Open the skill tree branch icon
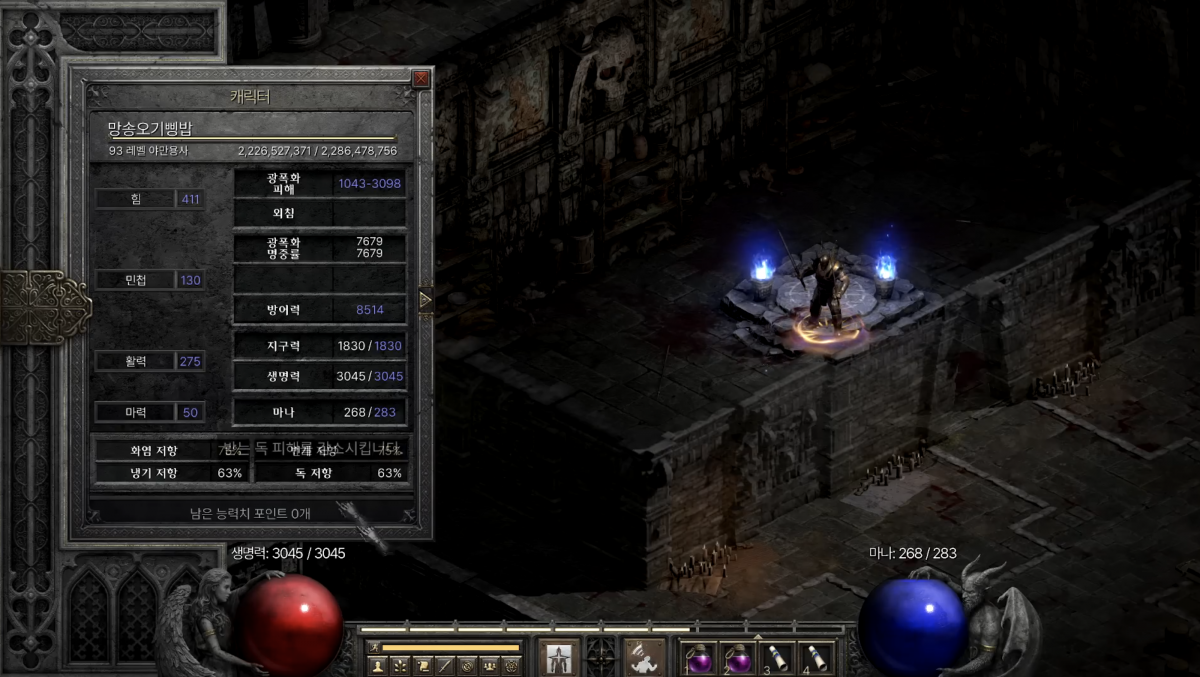Image resolution: width=1200 pixels, height=677 pixels. pos(400,665)
